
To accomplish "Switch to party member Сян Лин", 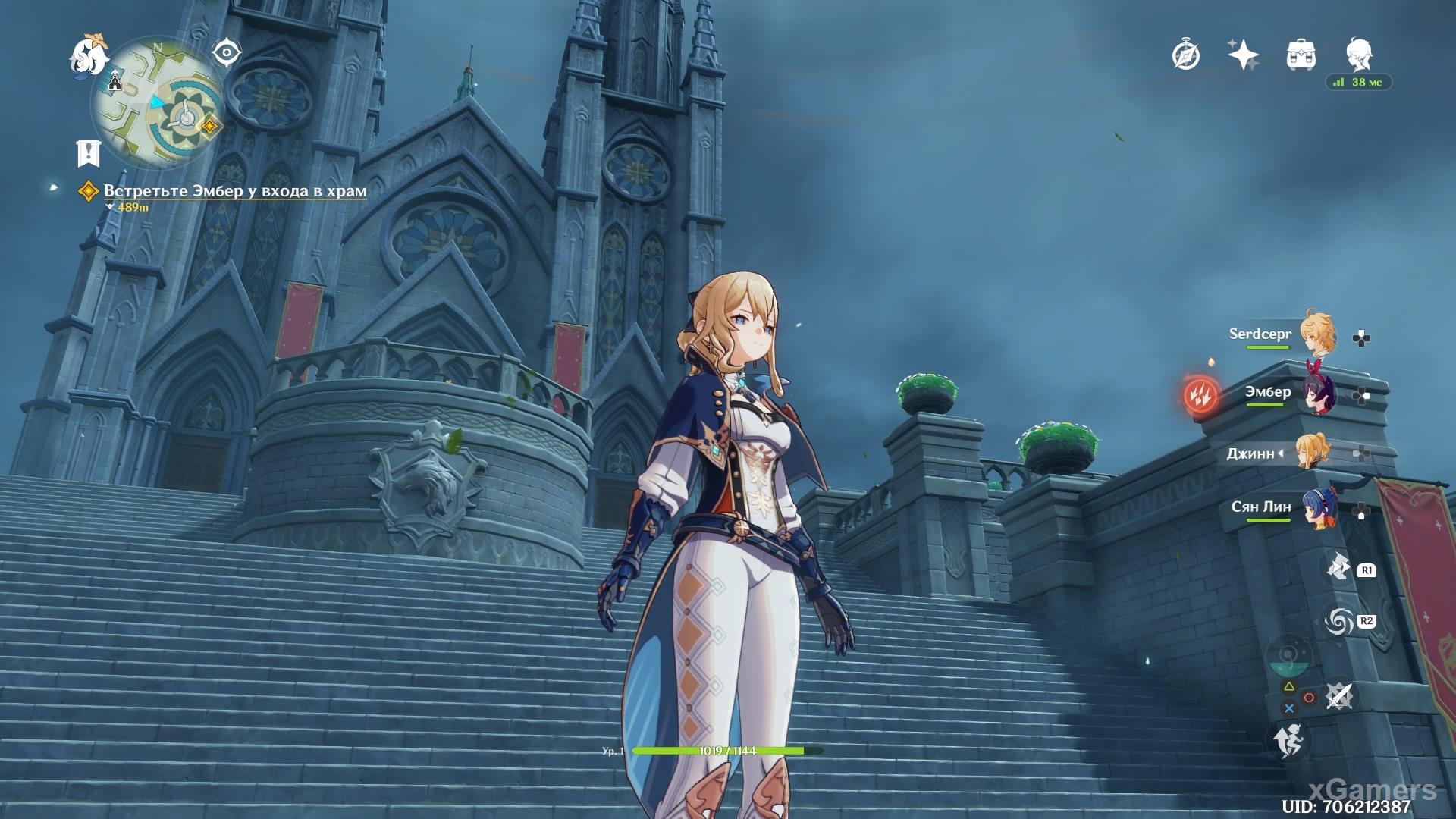I will [1318, 508].
